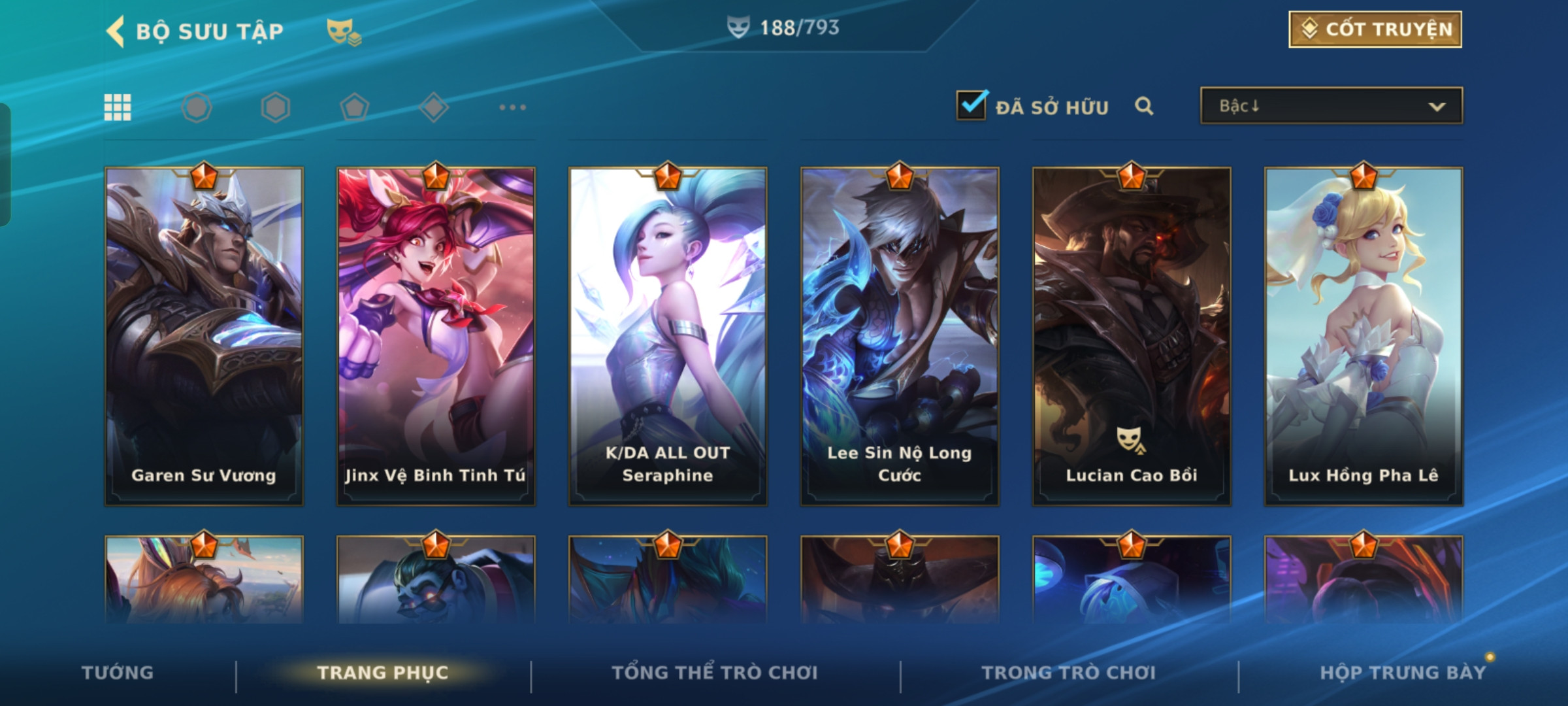Switch to Tổng Thể Trò Chơi tab

coord(715,673)
